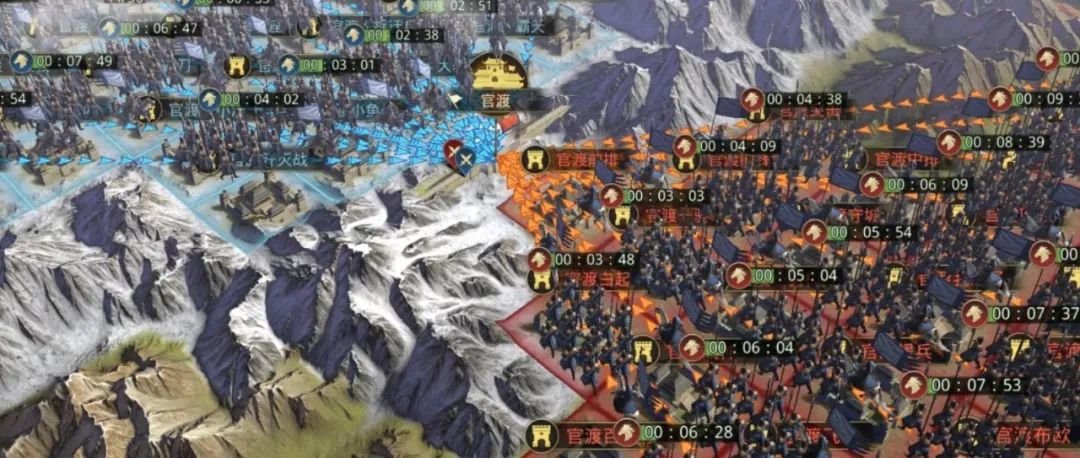Select the 官渡中排 fortress label

(x=895, y=158)
